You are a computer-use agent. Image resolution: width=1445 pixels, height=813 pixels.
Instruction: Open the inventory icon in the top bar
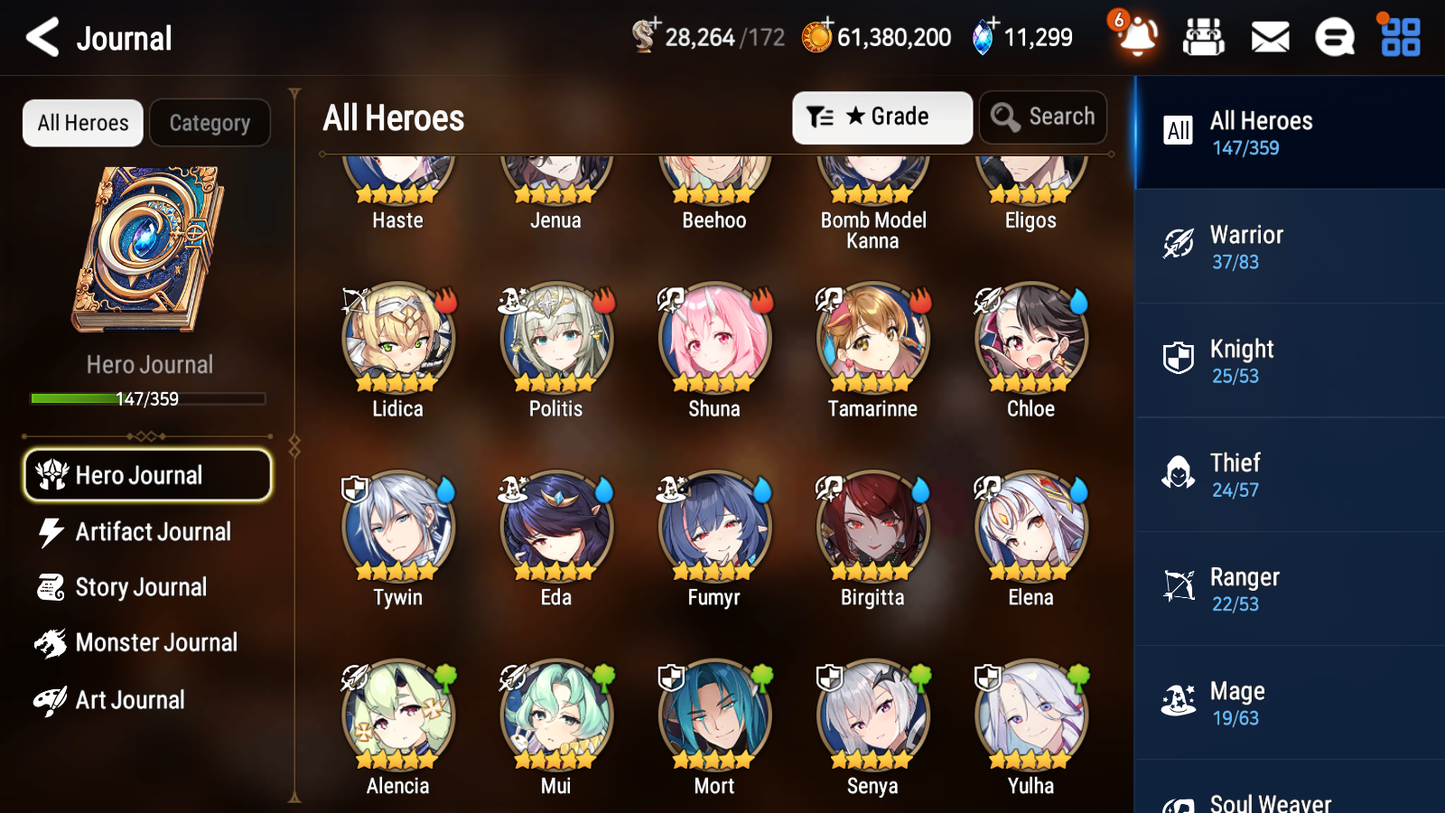pos(1203,36)
